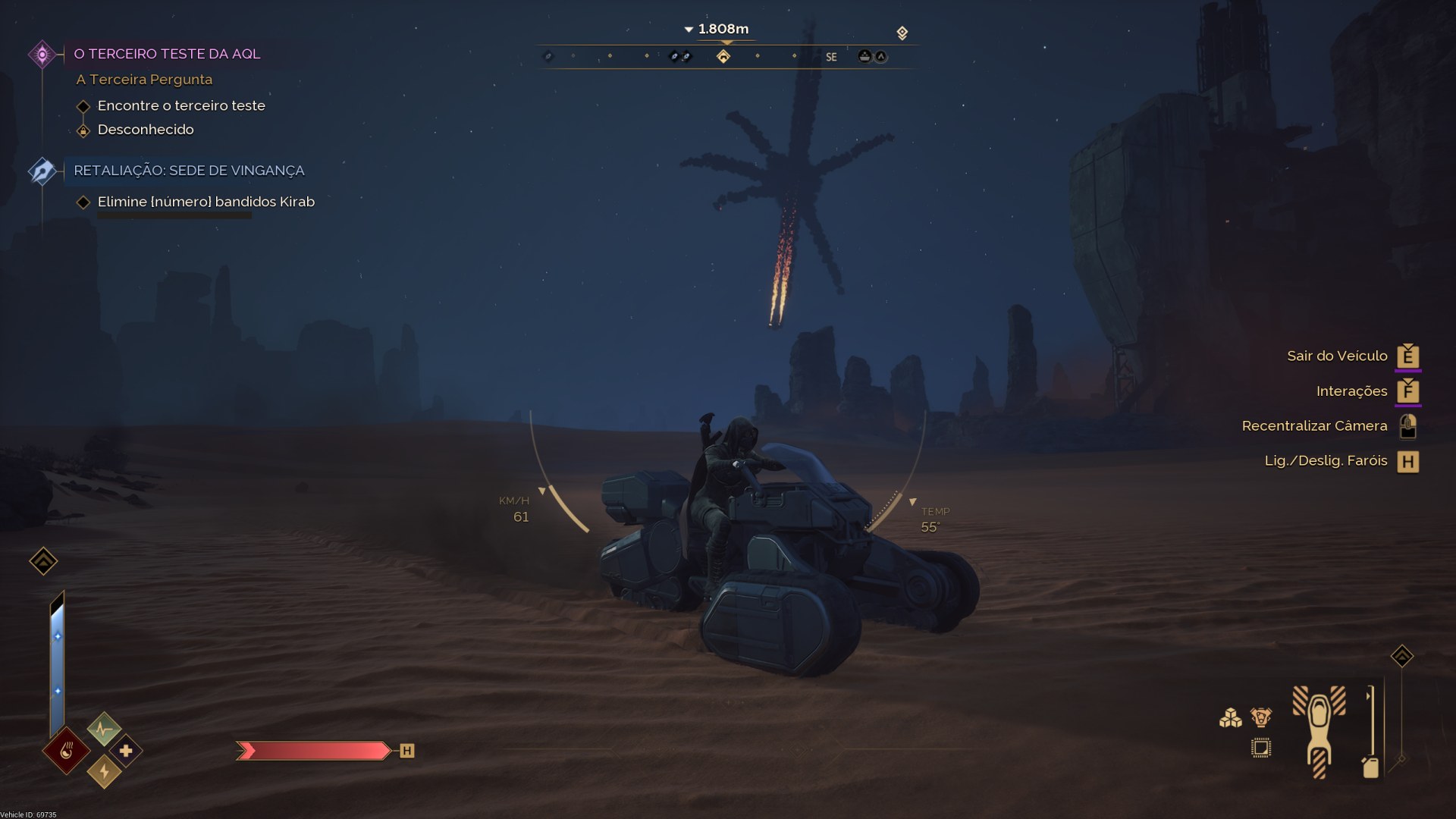This screenshot has height=819, width=1456.
Task: Select the O Terceiro Teste da AQL quest
Action: point(166,54)
